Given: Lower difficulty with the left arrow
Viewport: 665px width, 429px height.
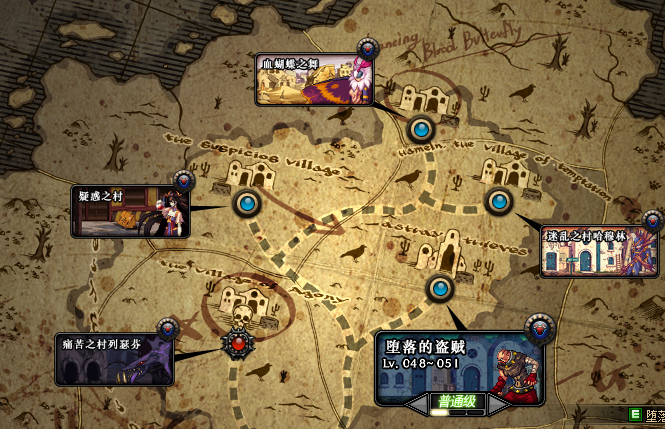Looking at the screenshot, I should click(x=418, y=405).
